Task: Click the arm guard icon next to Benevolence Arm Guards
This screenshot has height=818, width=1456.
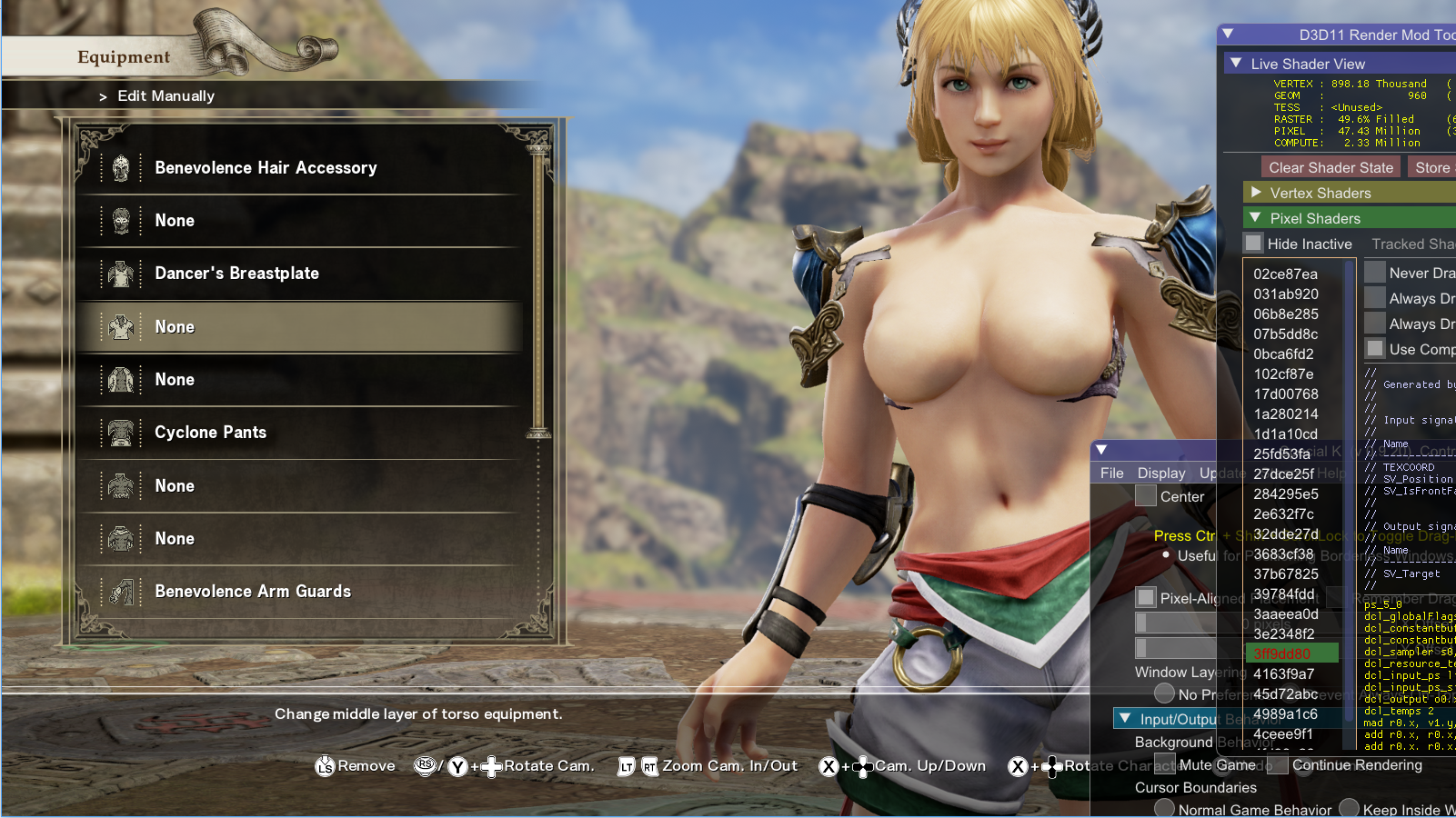Action: click(x=121, y=591)
